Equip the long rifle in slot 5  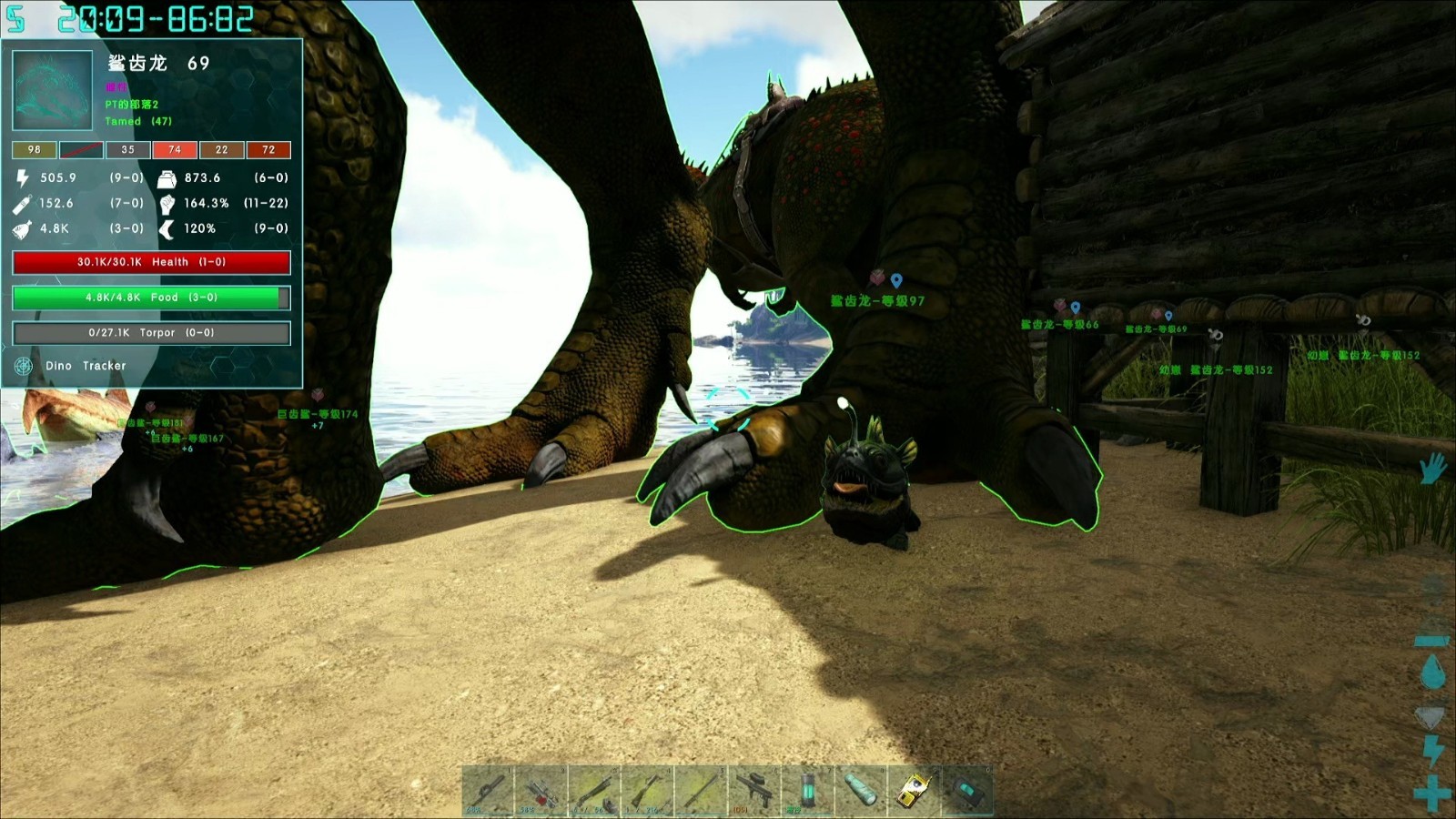(701, 790)
